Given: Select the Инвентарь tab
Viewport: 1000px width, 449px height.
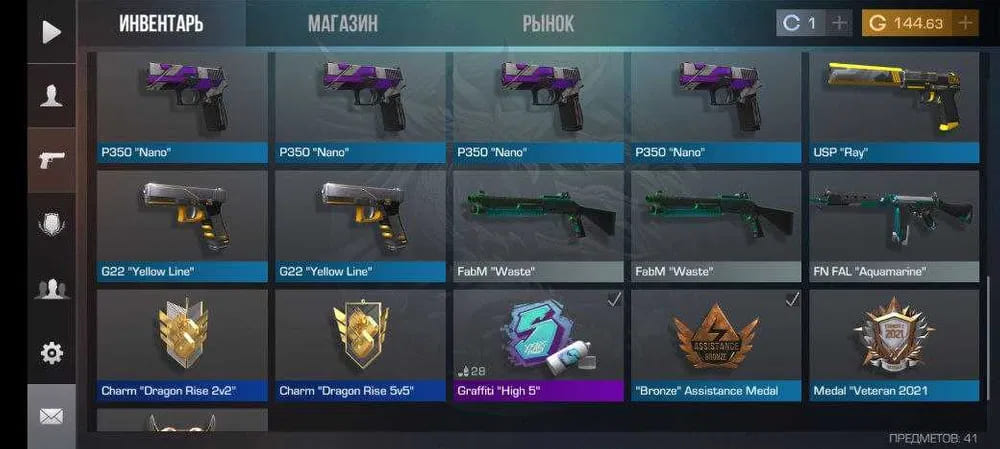Looking at the screenshot, I should (x=161, y=23).
